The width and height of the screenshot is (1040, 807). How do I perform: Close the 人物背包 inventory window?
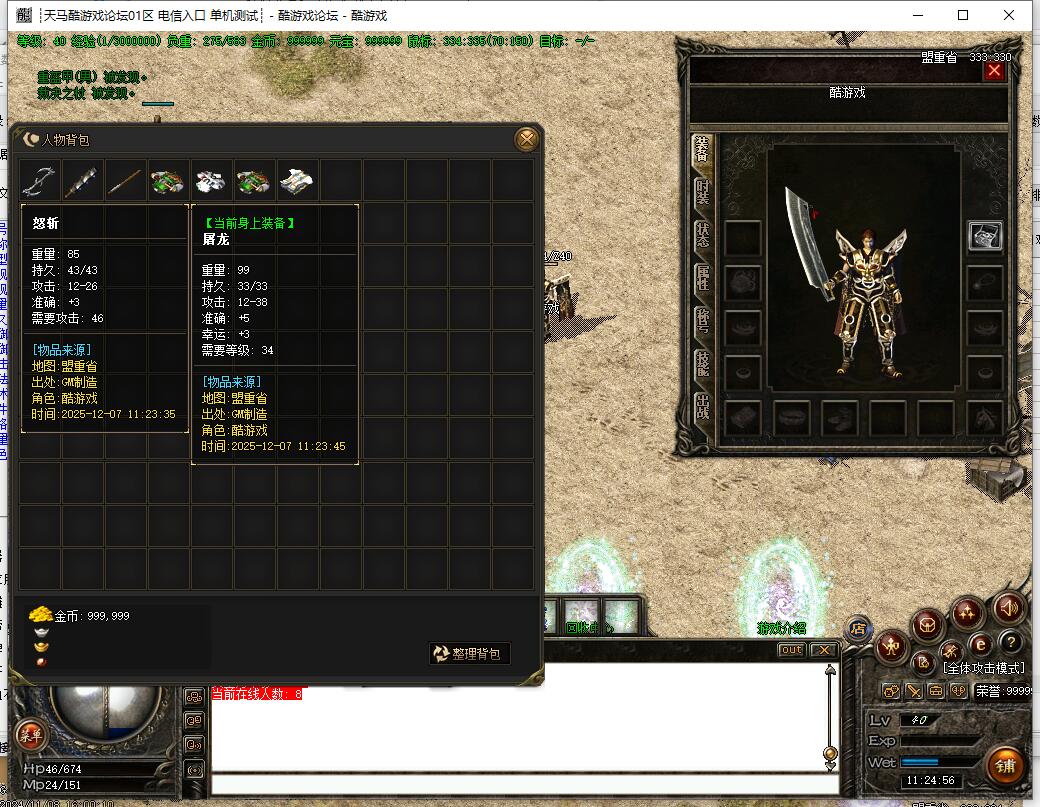point(526,140)
